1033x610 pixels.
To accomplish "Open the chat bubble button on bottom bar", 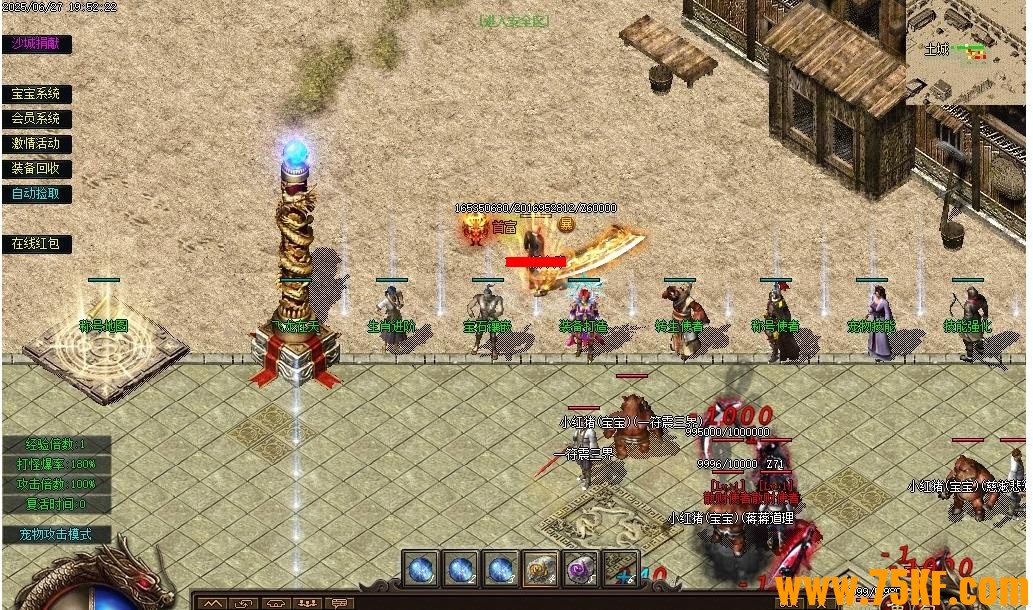I will point(340,603).
